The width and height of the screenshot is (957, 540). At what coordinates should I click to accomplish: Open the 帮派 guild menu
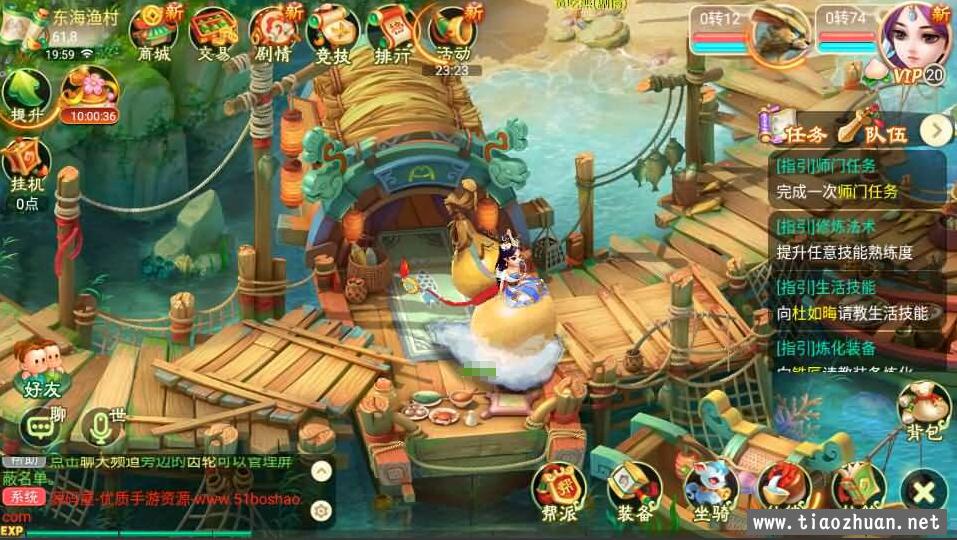[x=559, y=490]
